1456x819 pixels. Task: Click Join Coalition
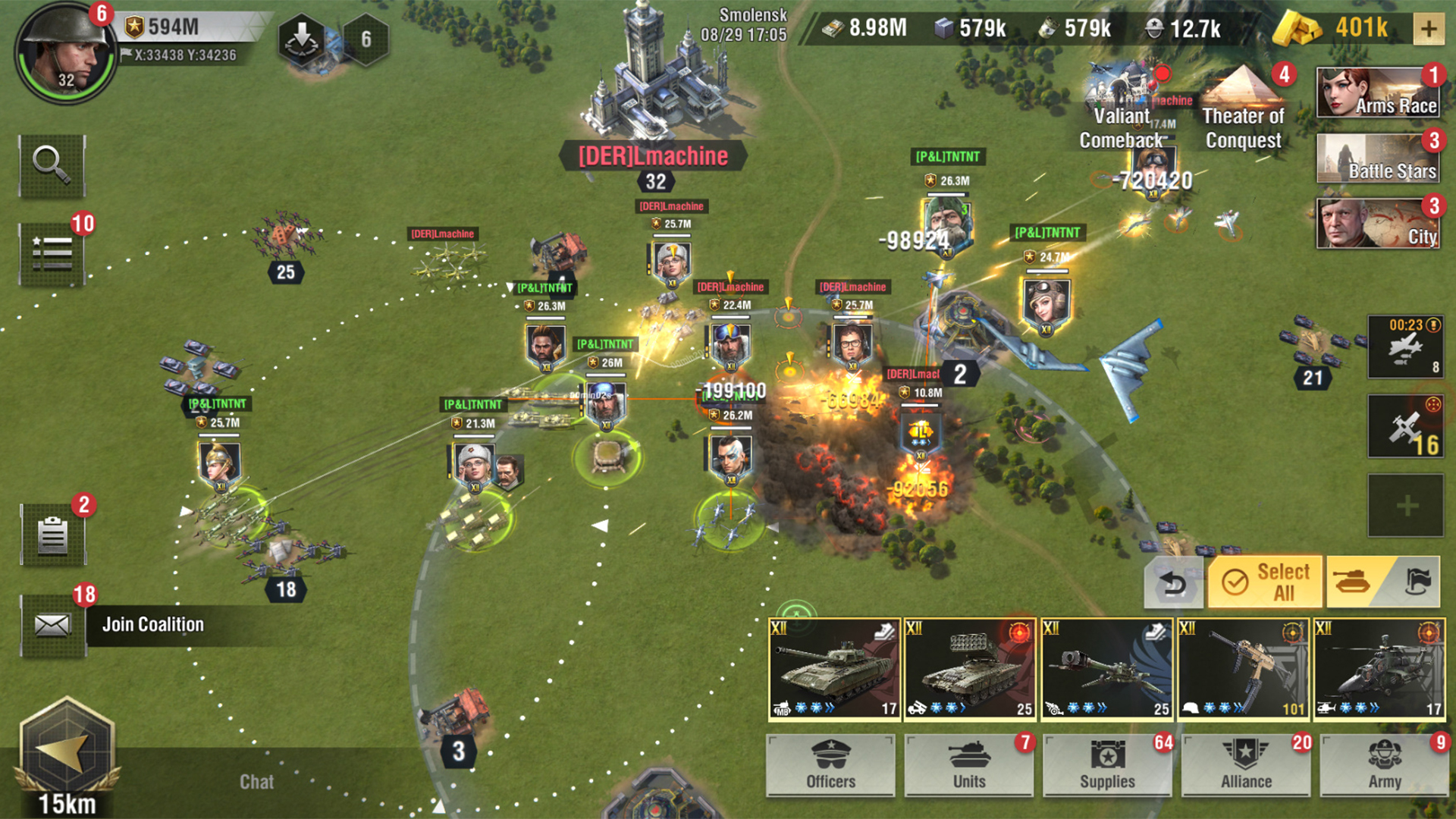(x=155, y=623)
